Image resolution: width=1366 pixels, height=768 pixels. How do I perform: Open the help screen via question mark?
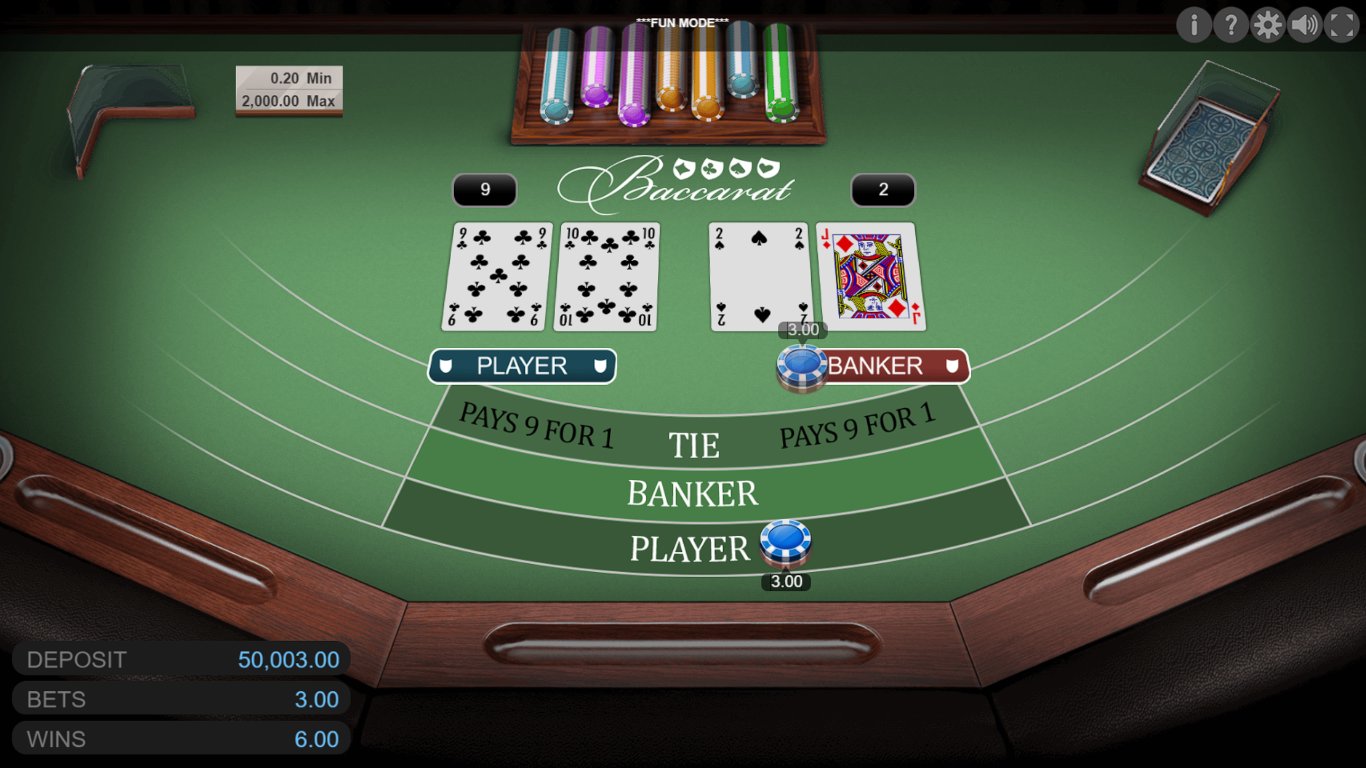click(x=1231, y=25)
